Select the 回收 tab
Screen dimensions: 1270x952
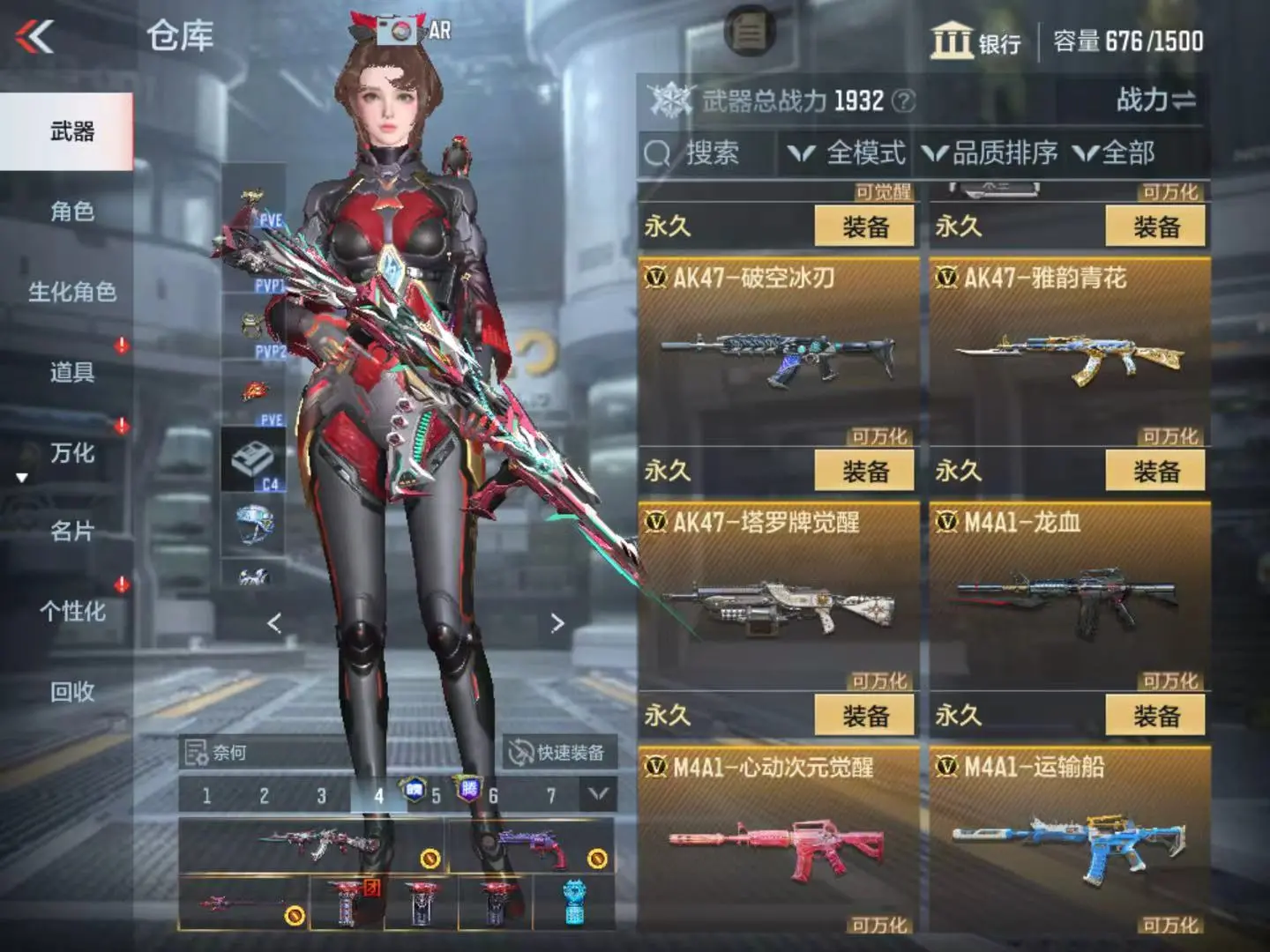coord(71,692)
